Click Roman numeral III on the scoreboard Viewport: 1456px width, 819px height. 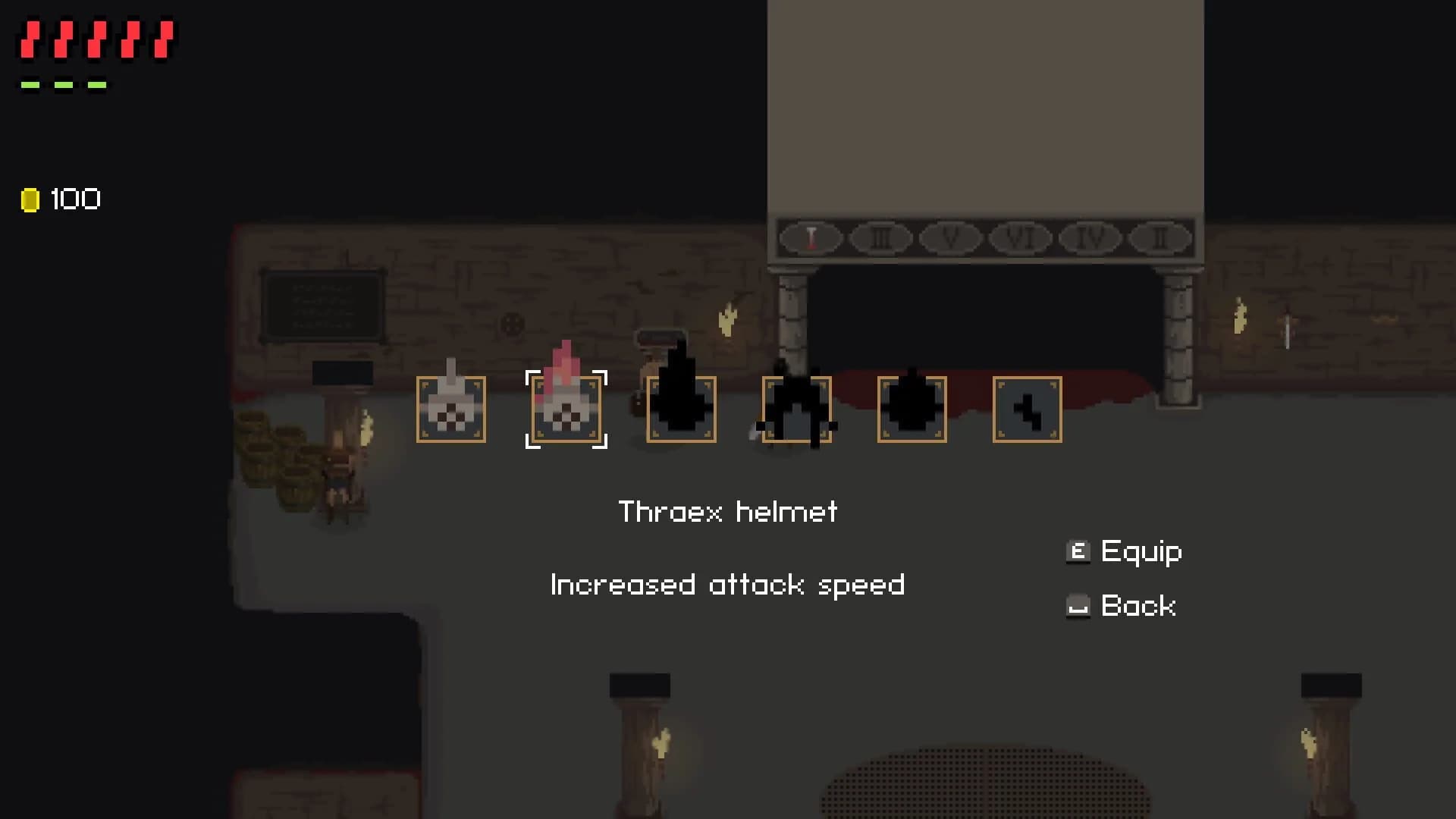880,237
